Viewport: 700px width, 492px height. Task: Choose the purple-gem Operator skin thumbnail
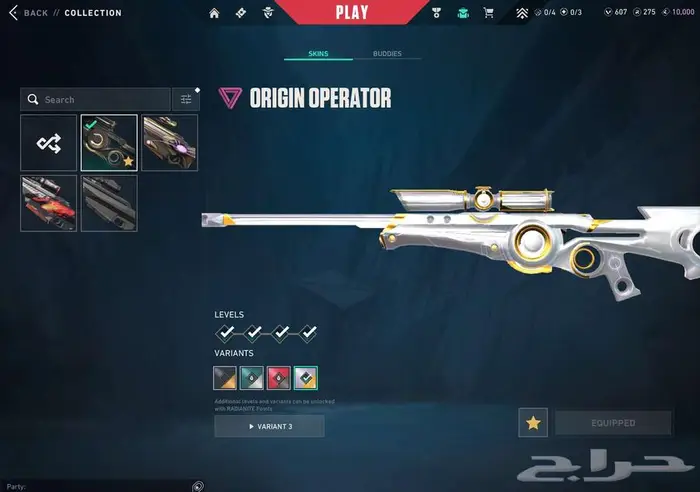click(x=170, y=143)
